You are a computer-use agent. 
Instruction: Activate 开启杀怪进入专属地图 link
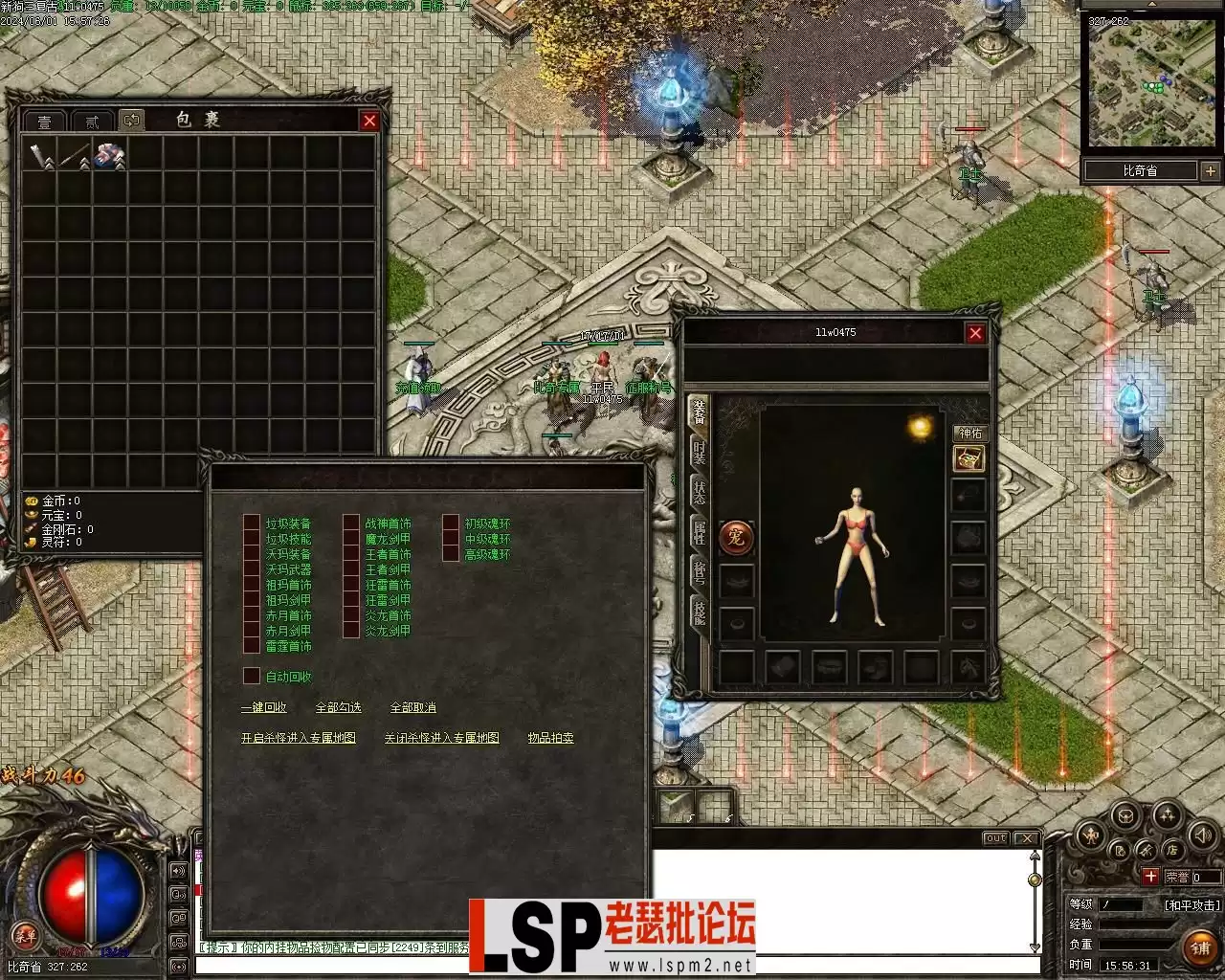point(299,738)
